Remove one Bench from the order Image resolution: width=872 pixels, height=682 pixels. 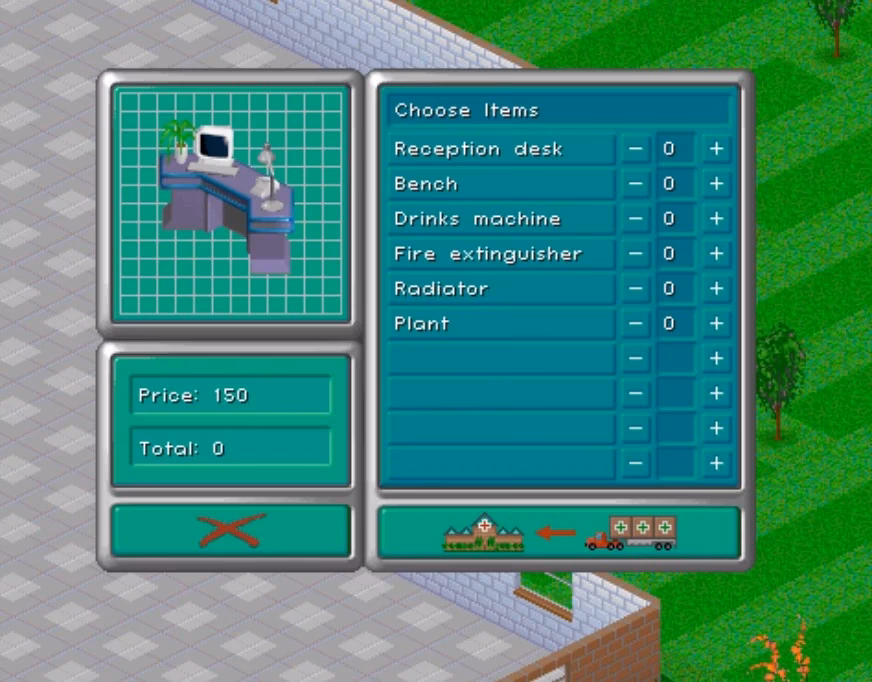[x=636, y=184]
